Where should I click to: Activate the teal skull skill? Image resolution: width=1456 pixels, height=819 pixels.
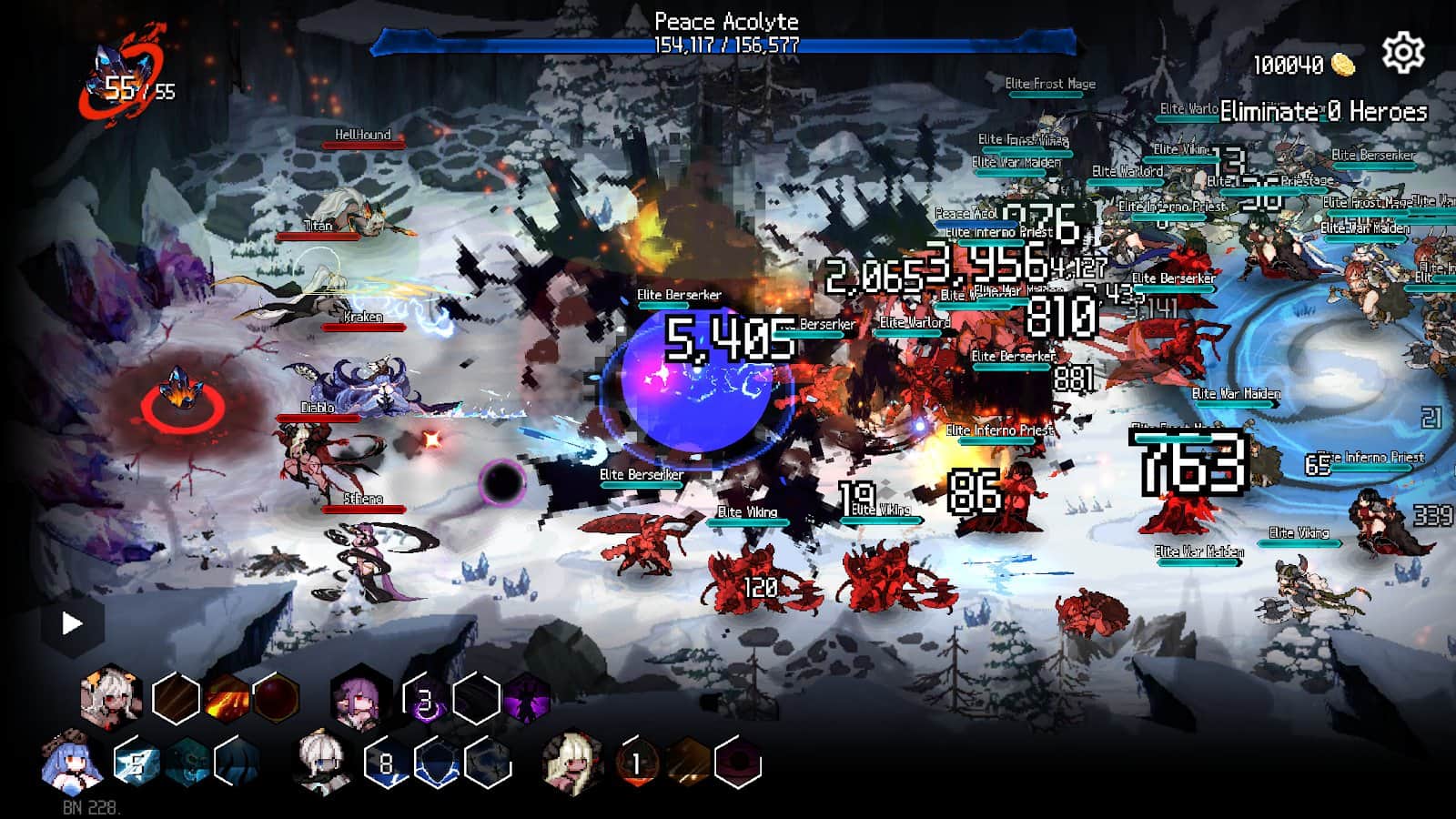tap(187, 763)
